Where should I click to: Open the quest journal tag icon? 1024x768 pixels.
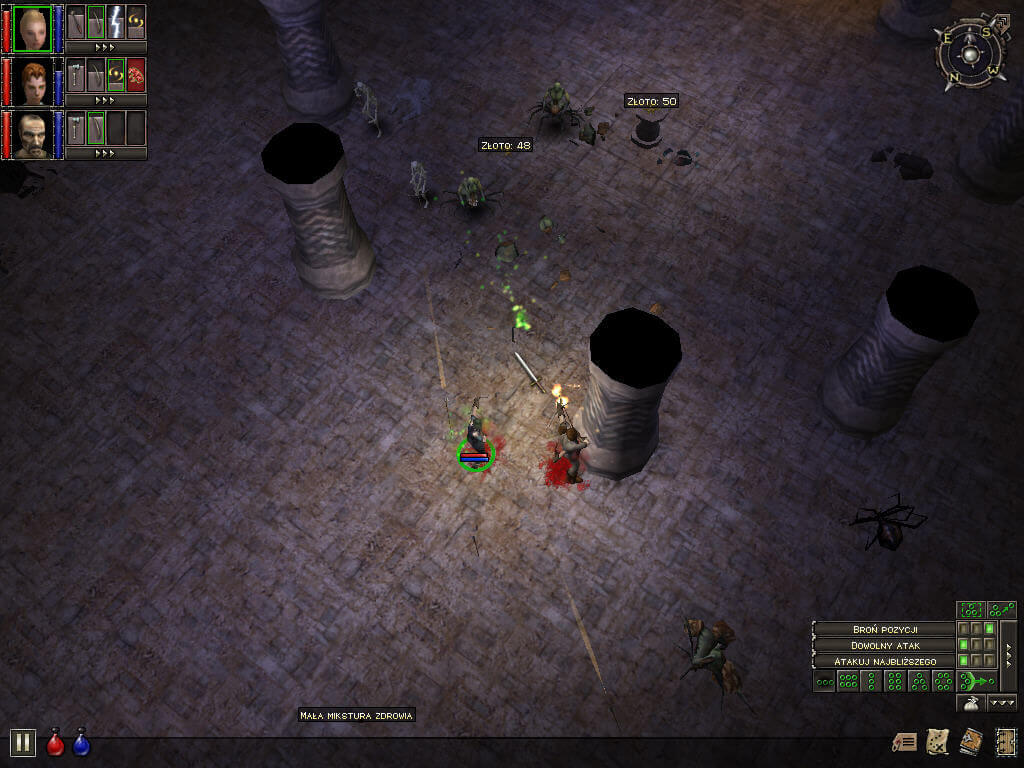[x=904, y=742]
